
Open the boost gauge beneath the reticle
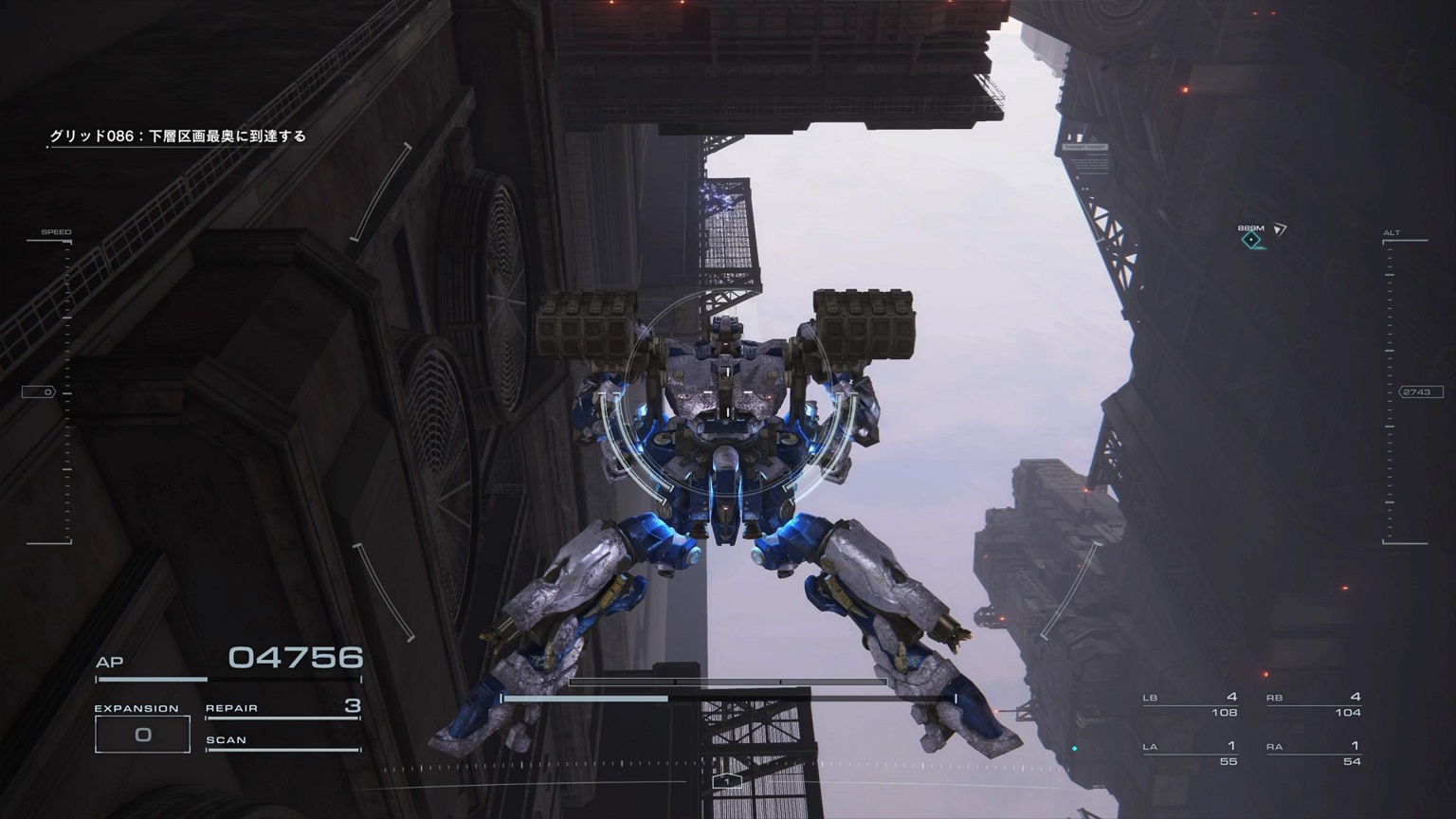coord(728,680)
